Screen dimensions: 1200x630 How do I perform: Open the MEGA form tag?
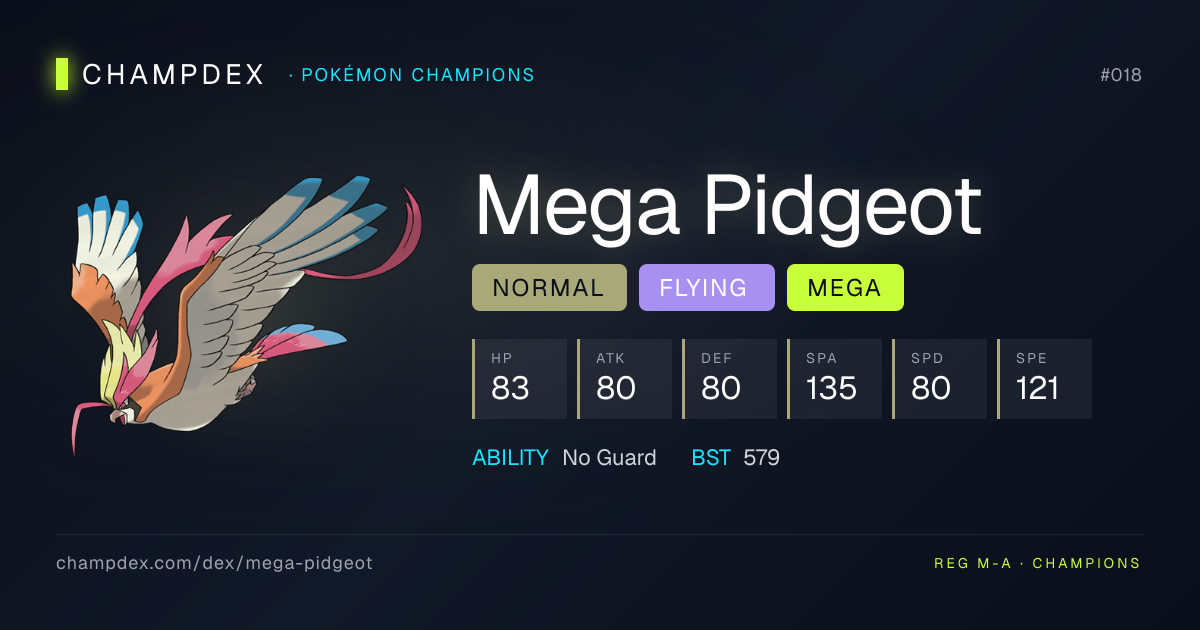845,288
